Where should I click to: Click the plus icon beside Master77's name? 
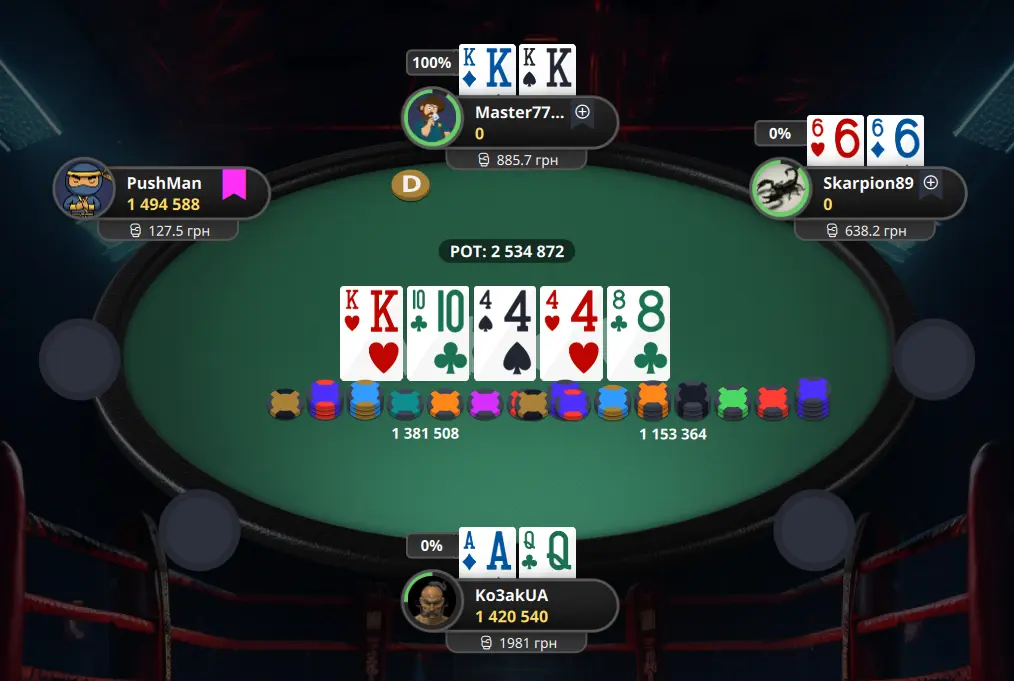coord(582,112)
